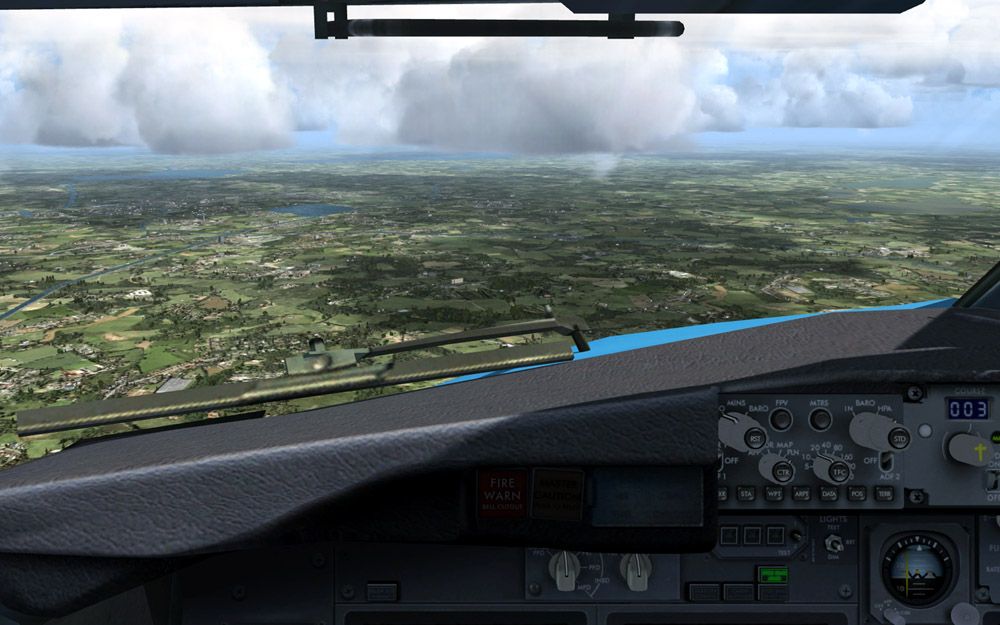The height and width of the screenshot is (625, 1000).
Task: Toggle the DATA map button
Action: point(829,493)
